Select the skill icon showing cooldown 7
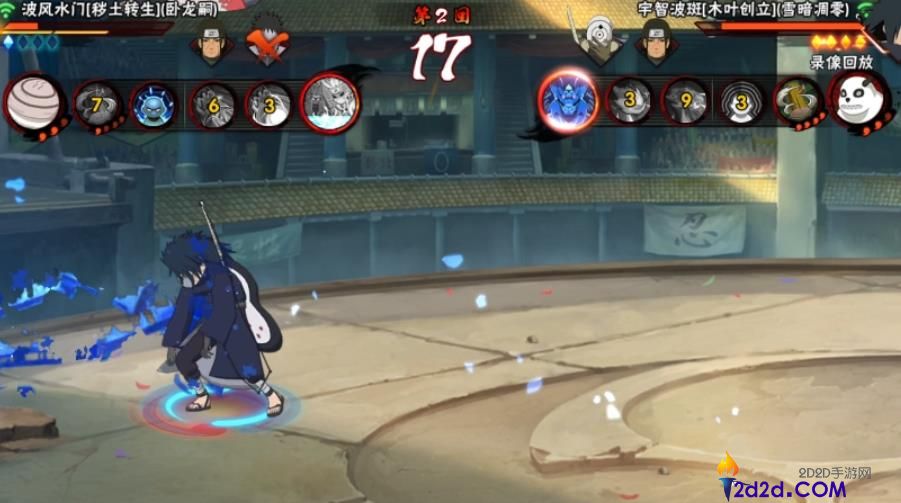The image size is (901, 503). [x=98, y=102]
